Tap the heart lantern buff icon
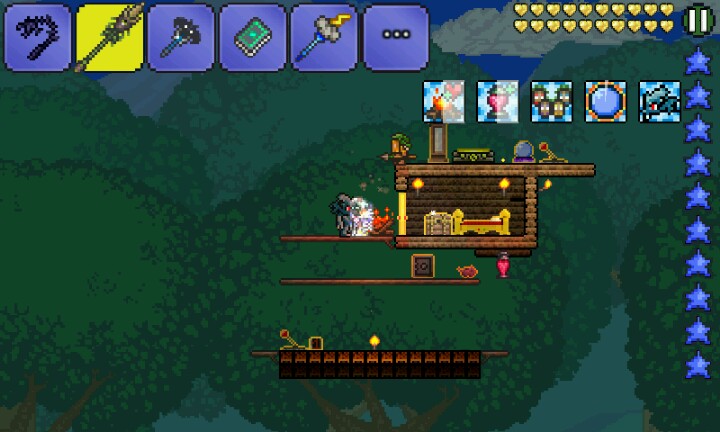 [497, 102]
